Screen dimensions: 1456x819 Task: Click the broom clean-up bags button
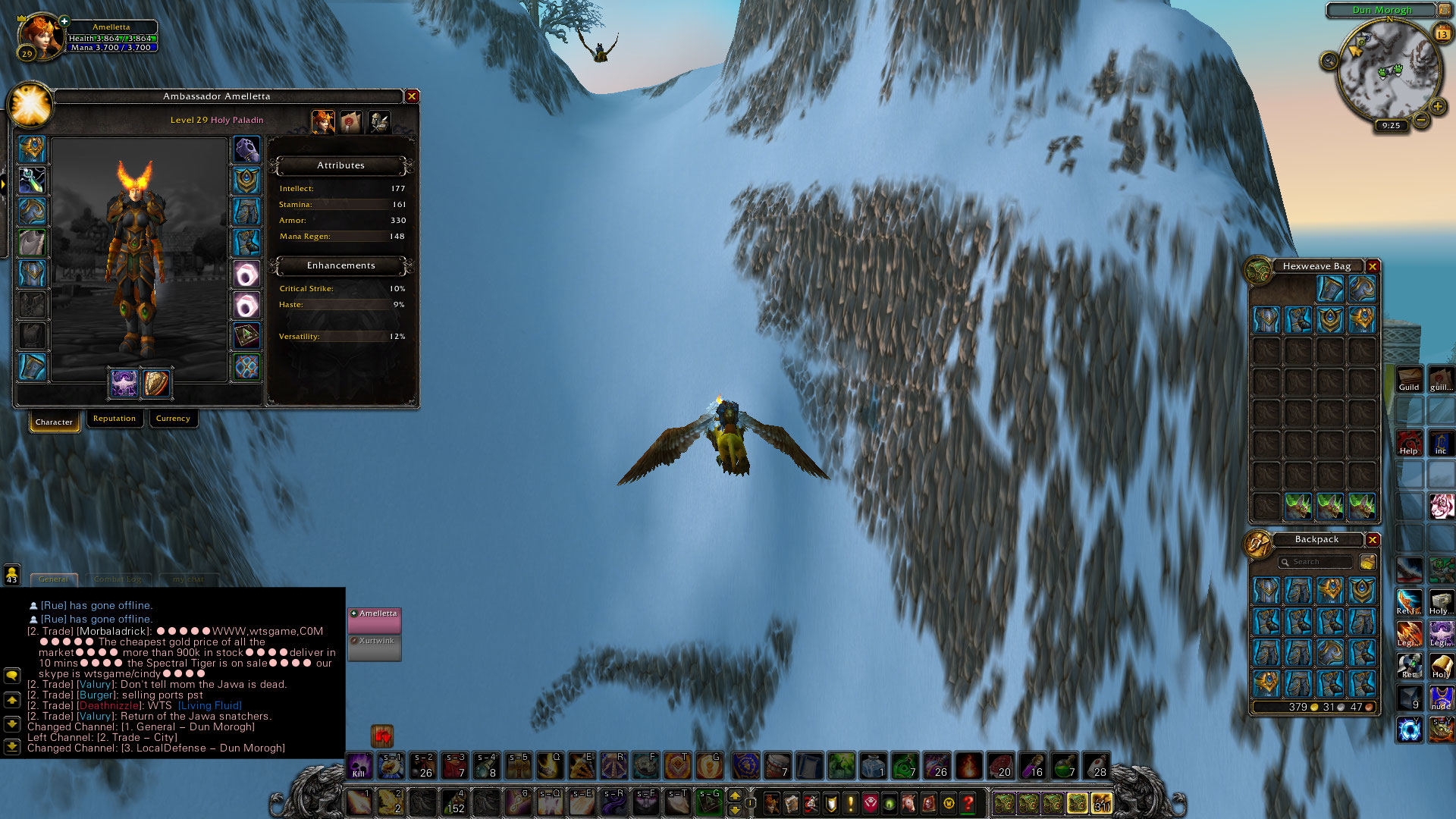point(1368,562)
